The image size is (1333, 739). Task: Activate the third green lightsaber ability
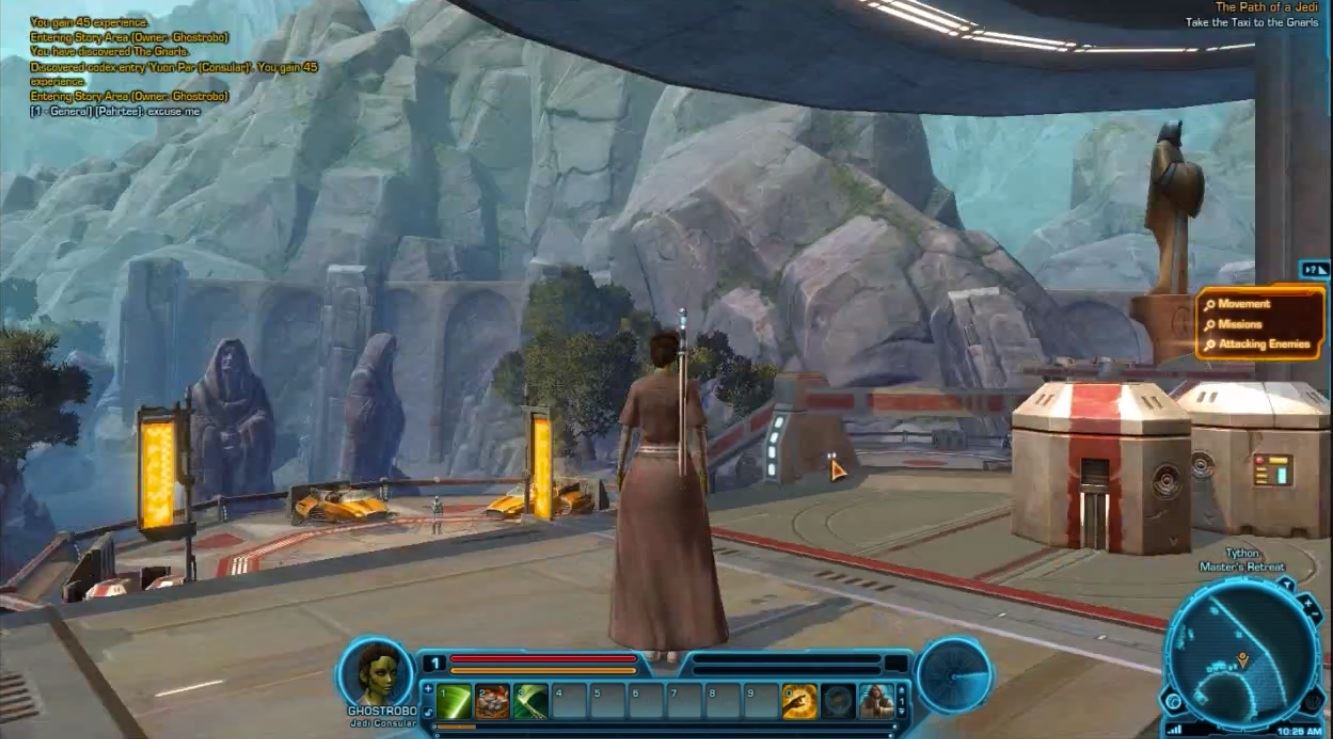[x=530, y=701]
